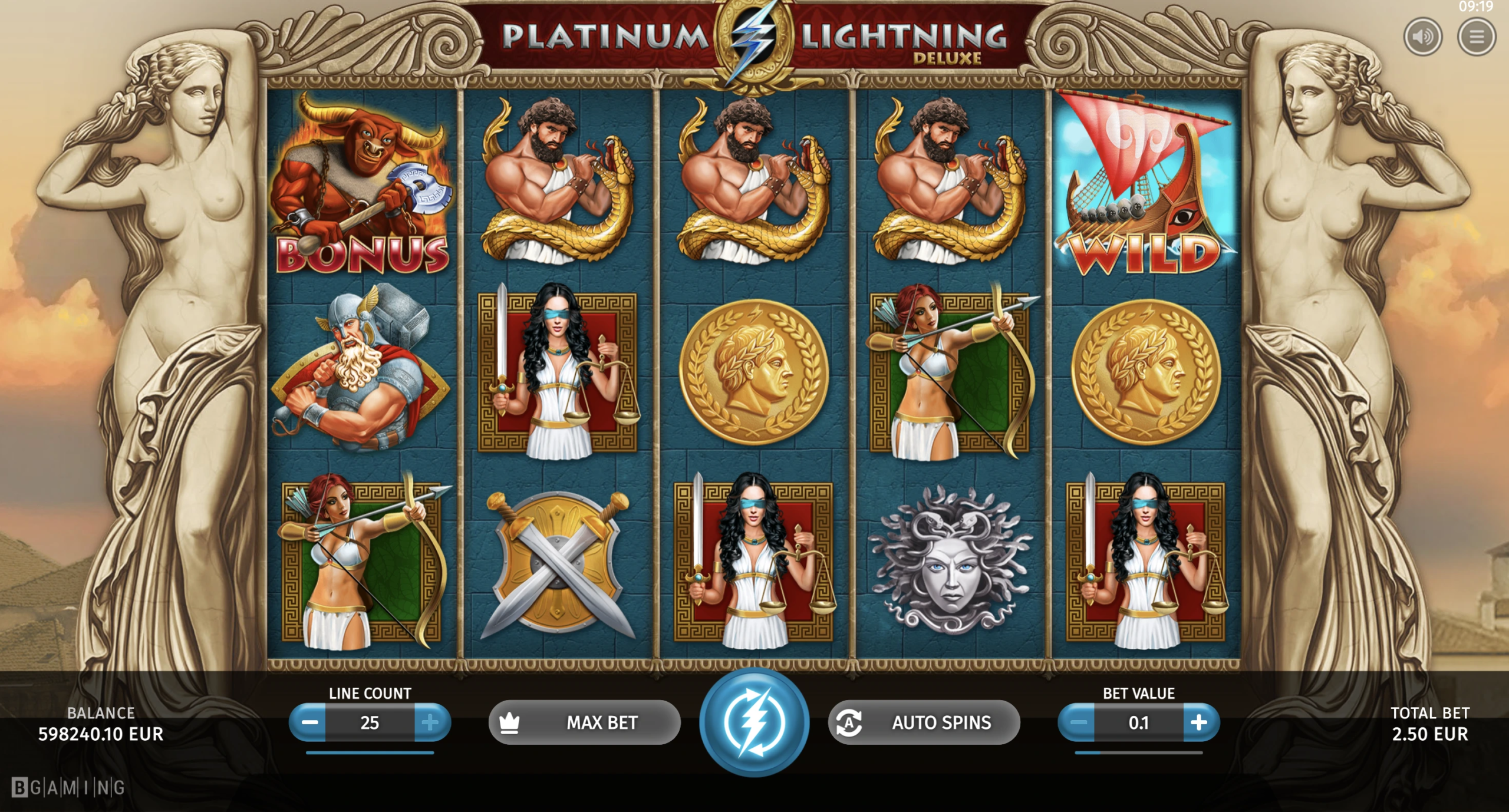This screenshot has height=812, width=1509.
Task: Open the Auto Spins options
Action: click(924, 722)
